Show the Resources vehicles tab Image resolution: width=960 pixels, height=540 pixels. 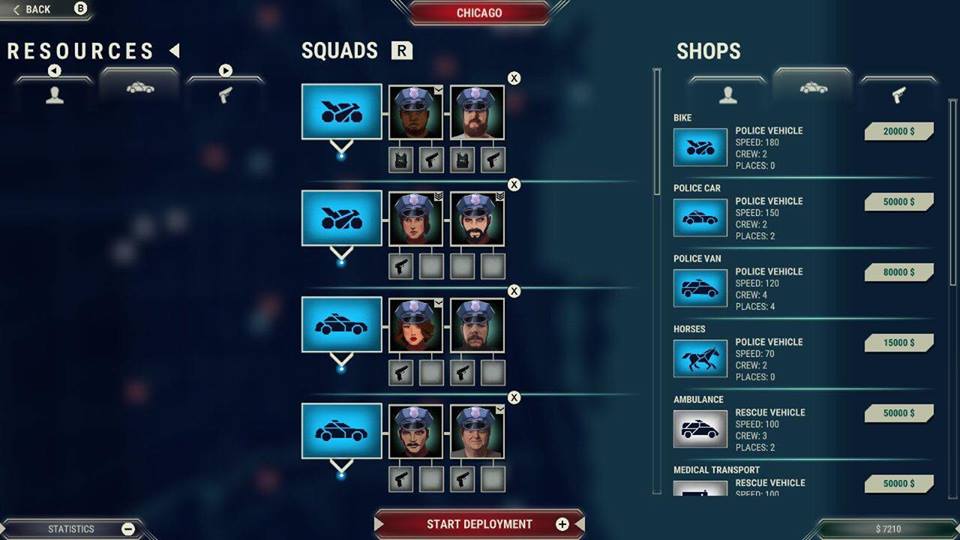pos(140,88)
